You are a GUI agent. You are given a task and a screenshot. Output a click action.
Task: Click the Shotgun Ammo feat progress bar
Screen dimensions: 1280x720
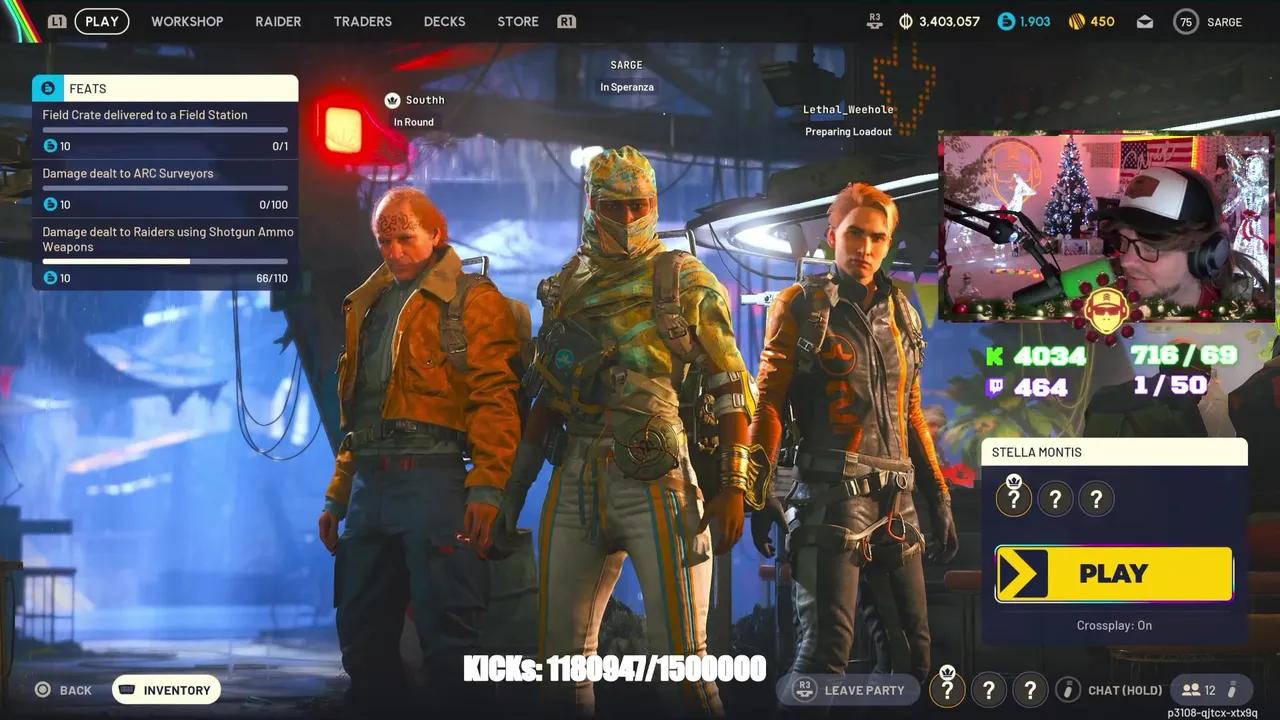coord(164,261)
